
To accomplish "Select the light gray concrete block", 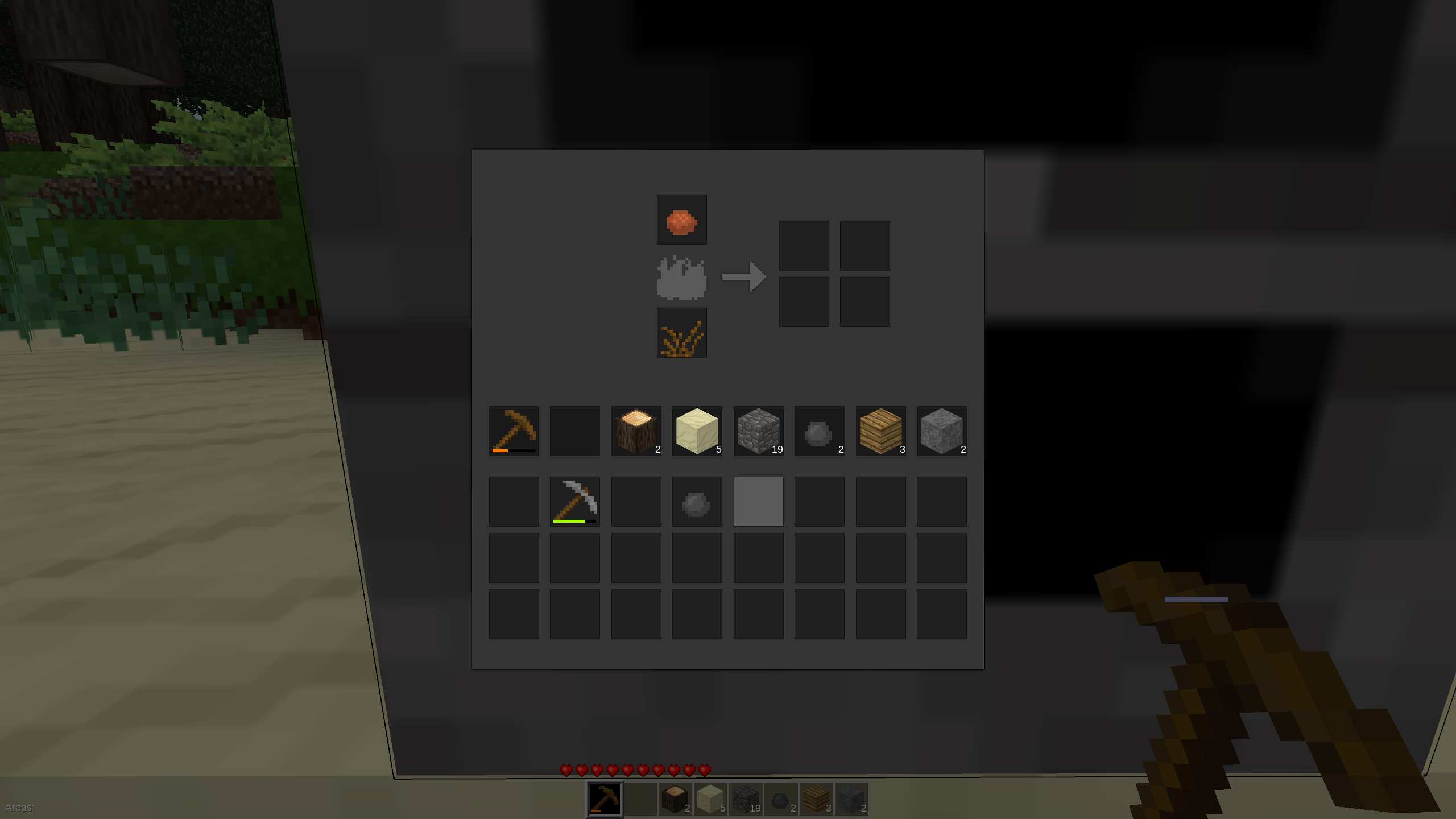I will tap(758, 500).
